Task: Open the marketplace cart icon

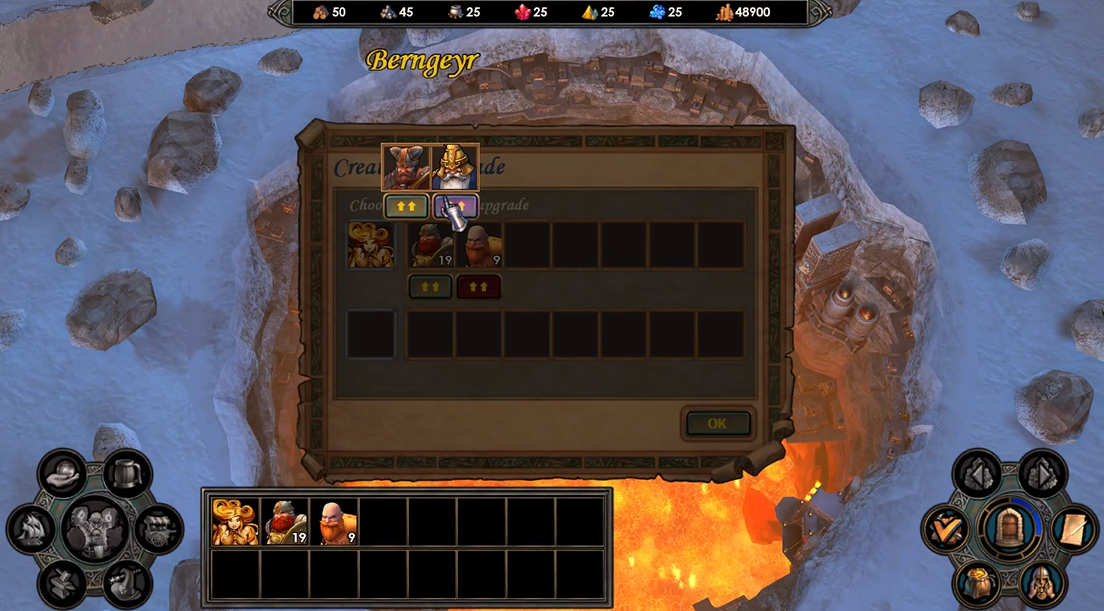Action: [x=158, y=528]
